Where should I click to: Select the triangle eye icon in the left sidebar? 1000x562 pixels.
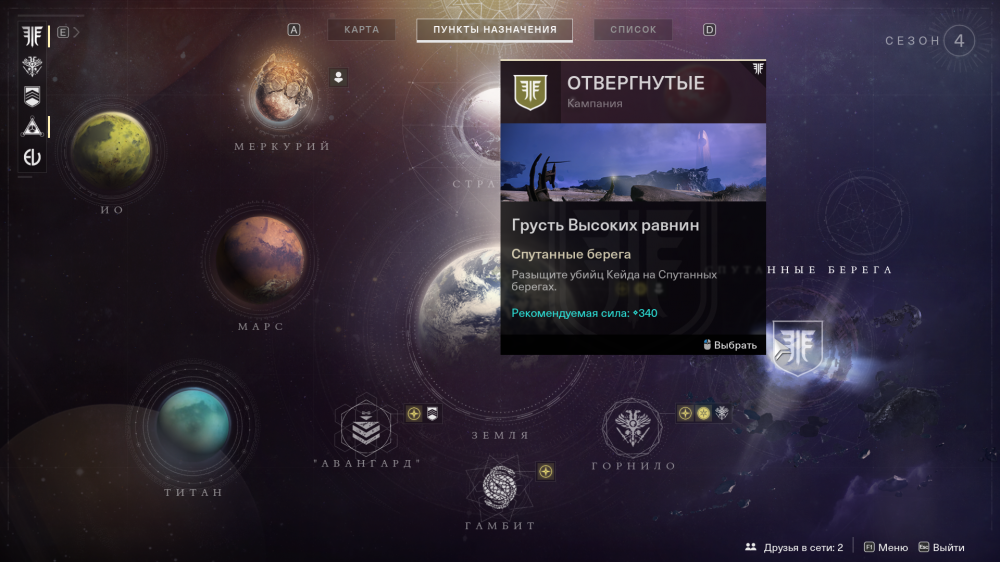click(33, 126)
